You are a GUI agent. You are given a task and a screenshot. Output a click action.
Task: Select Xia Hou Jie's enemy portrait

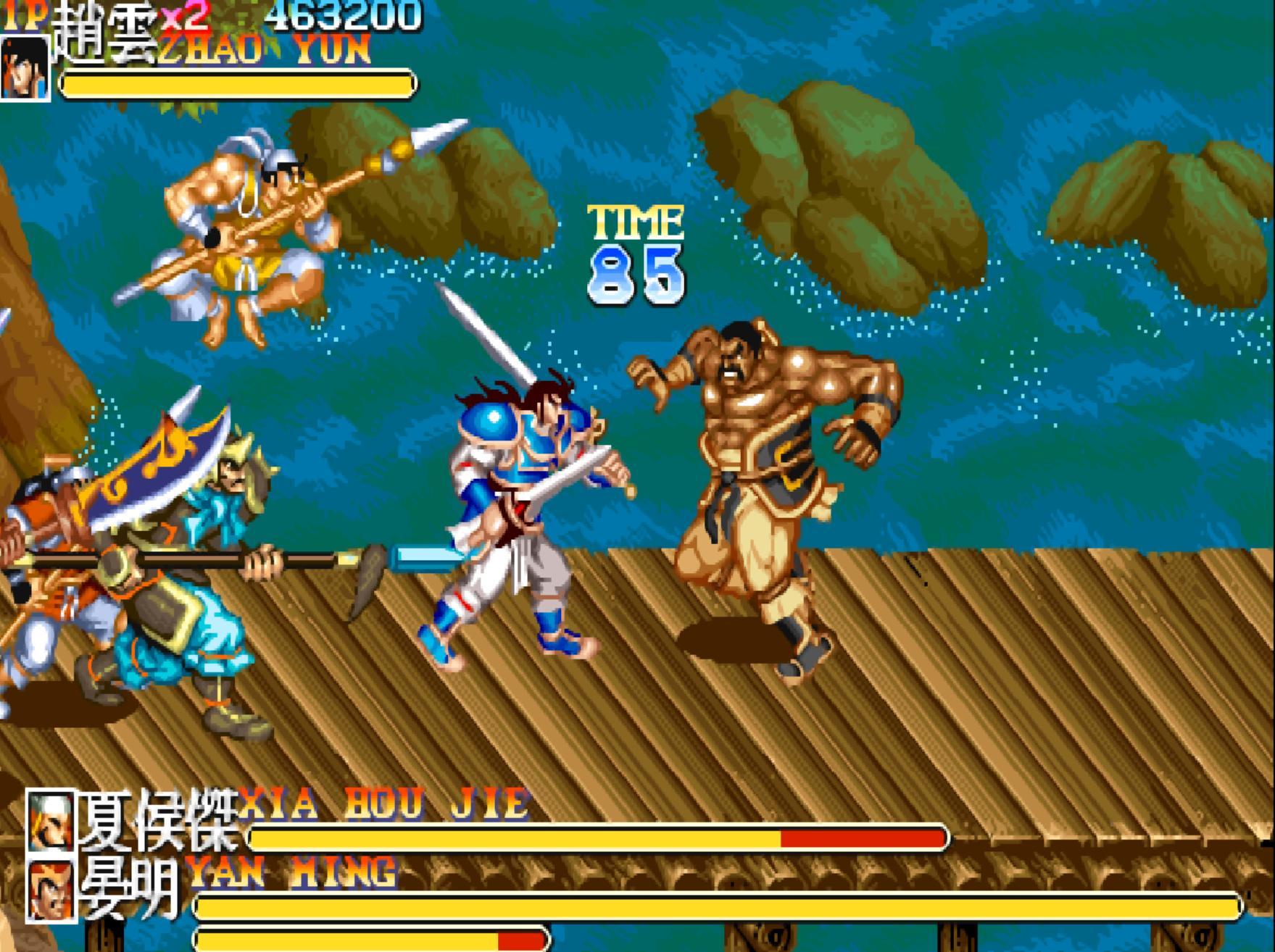coord(50,820)
